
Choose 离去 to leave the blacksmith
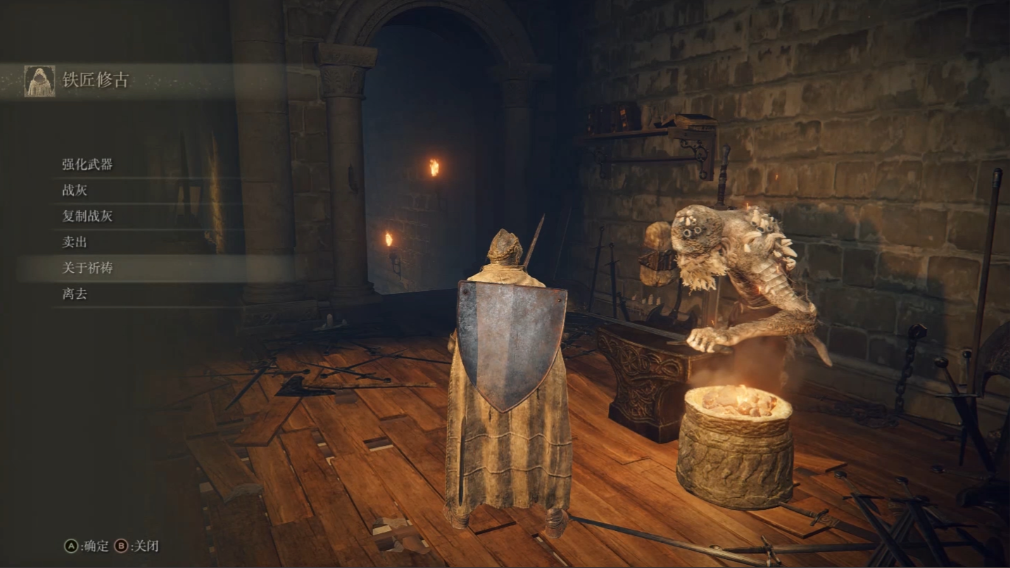pos(75,294)
